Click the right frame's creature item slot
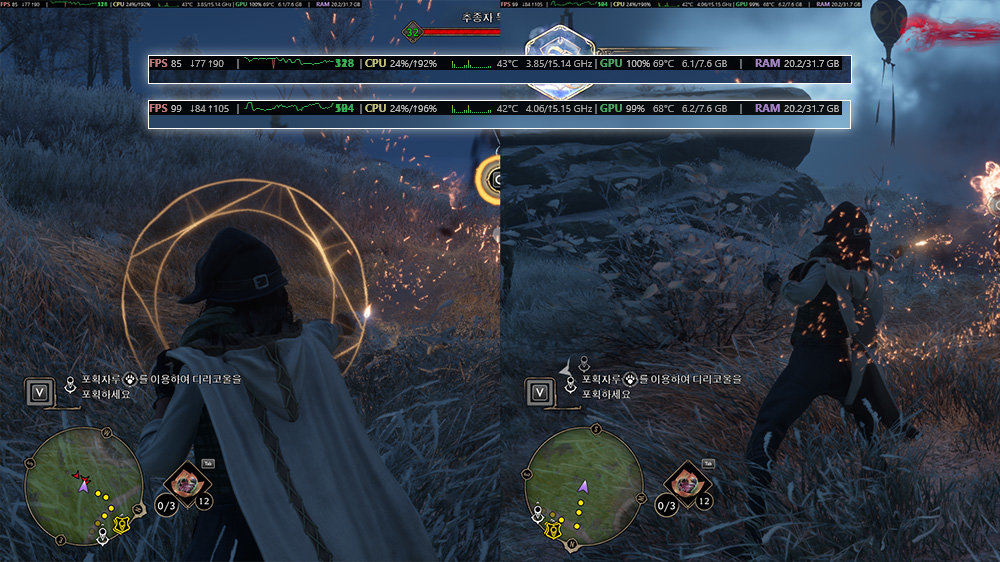Screen dimensions: 1000x562 point(684,481)
